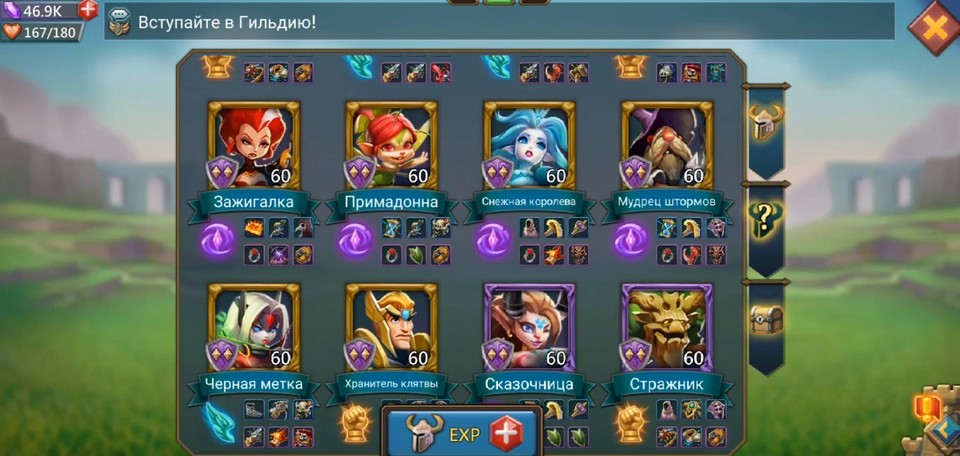Buy more gems with the red plus
Image resolution: width=960 pixels, height=456 pixels.
88,10
